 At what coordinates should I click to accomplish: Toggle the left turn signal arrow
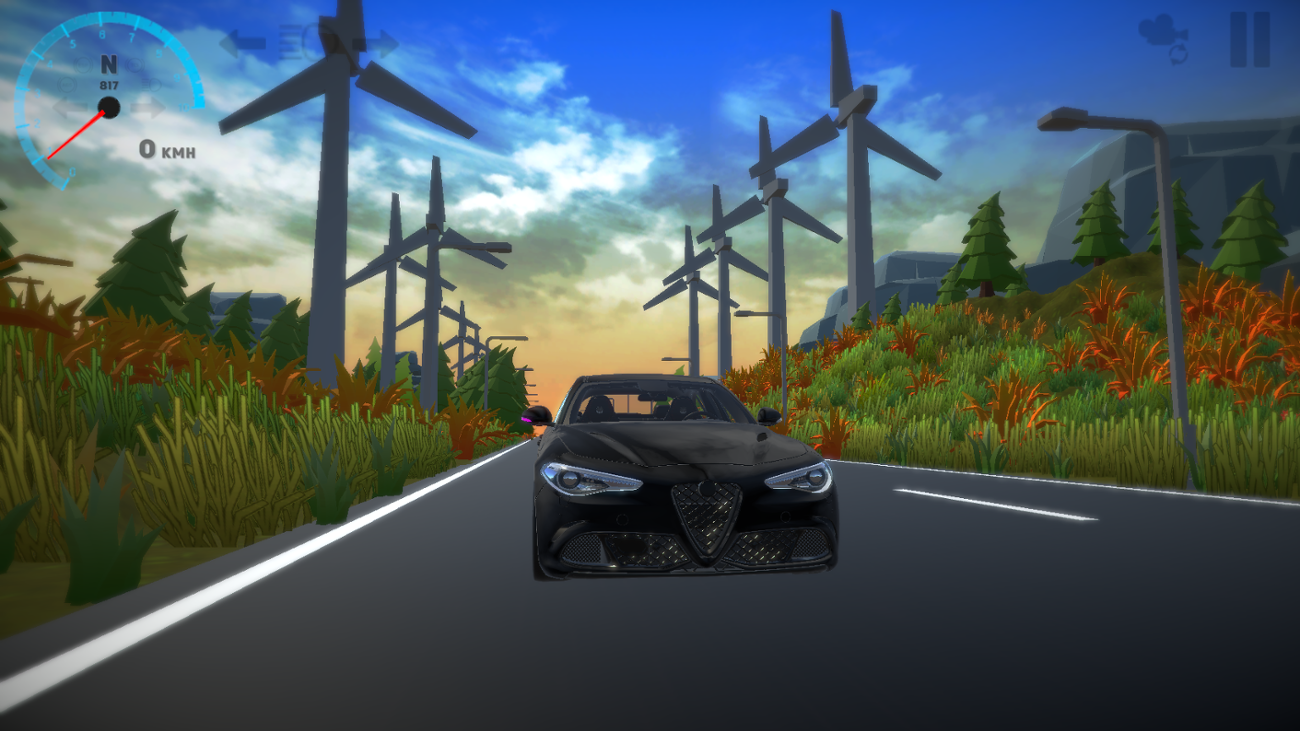click(x=244, y=44)
